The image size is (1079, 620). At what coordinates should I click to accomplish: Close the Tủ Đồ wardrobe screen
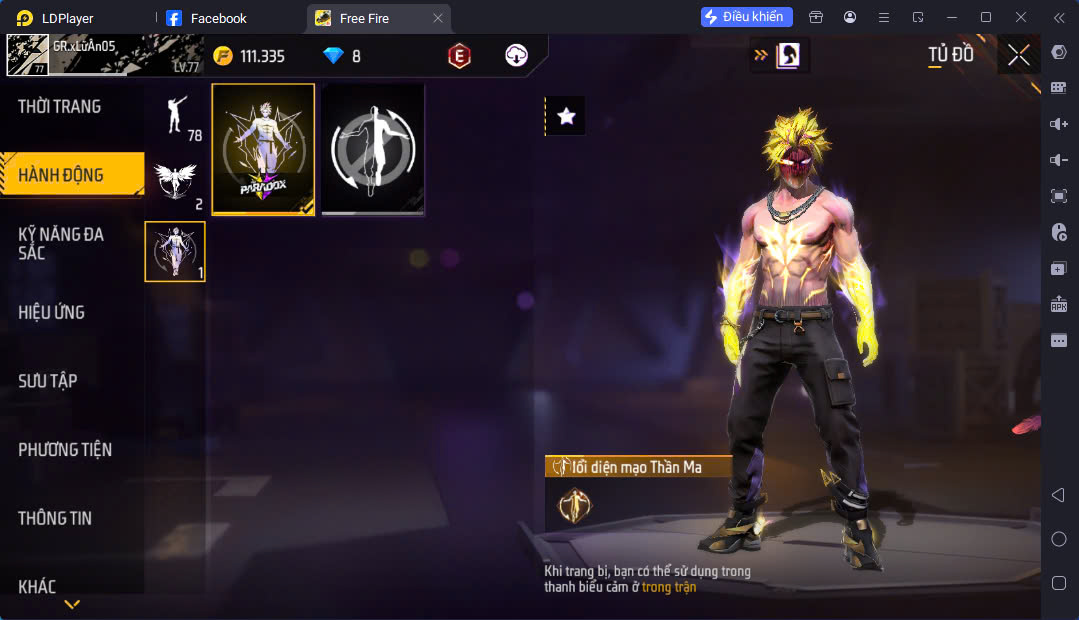tap(1018, 56)
